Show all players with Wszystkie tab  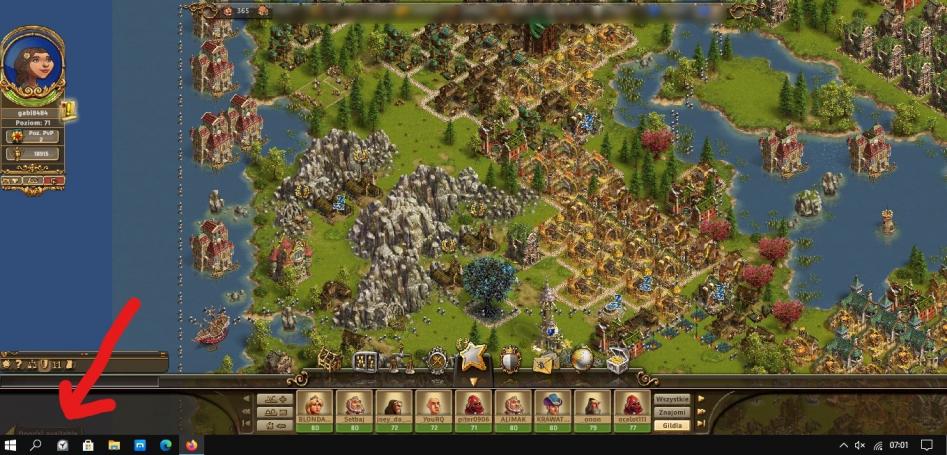[671, 398]
